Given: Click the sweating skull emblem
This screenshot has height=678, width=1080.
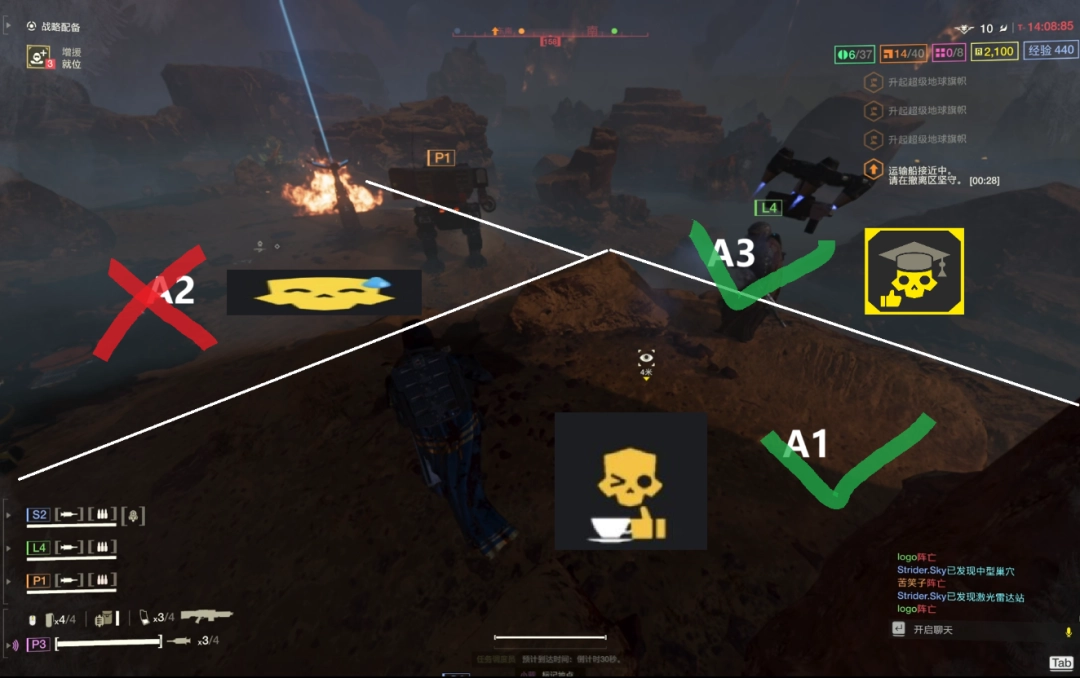Looking at the screenshot, I should 323,292.
